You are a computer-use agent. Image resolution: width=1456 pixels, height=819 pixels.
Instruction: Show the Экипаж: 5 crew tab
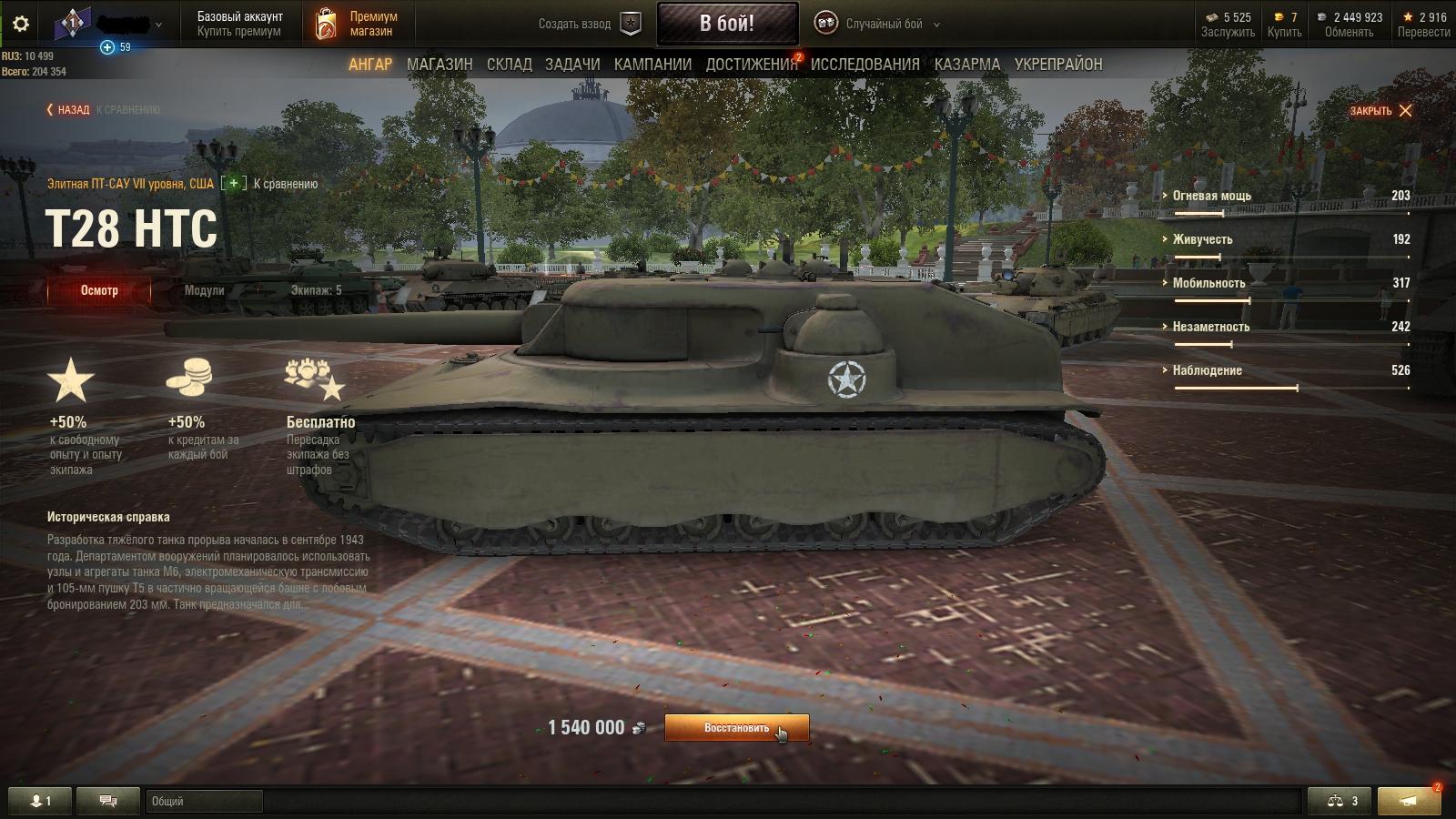click(316, 290)
